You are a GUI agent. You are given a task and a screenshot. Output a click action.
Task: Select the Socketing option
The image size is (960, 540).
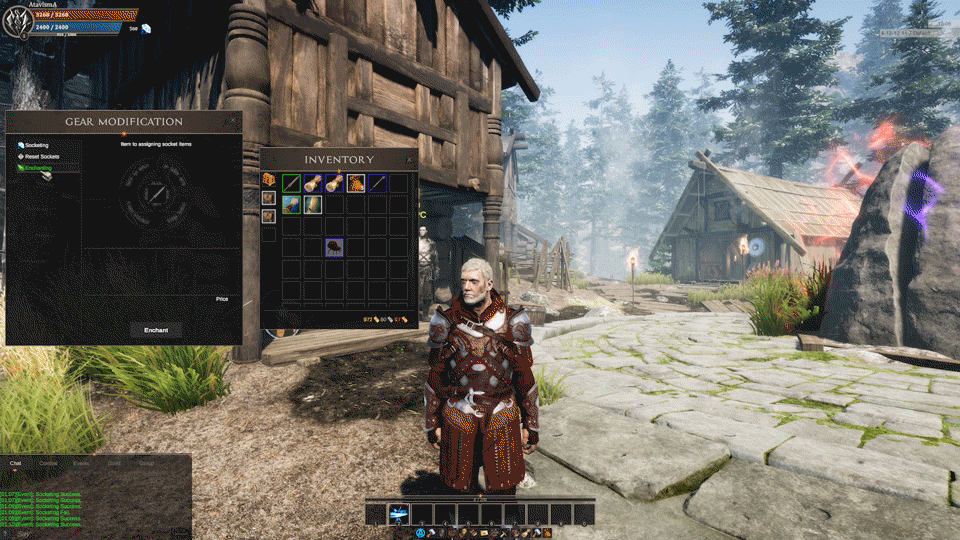click(37, 146)
